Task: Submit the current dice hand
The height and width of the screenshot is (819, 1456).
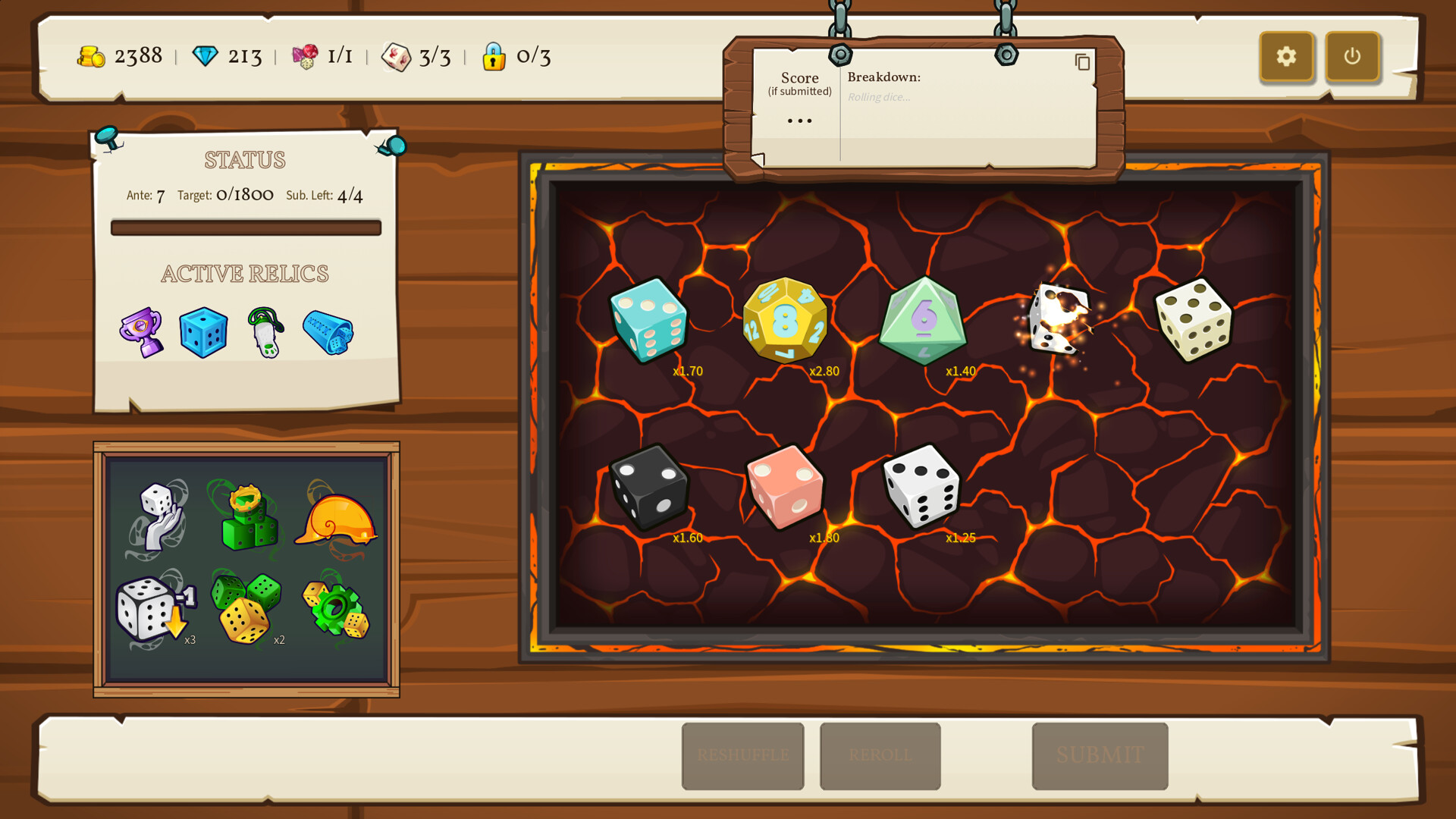Action: point(1100,755)
